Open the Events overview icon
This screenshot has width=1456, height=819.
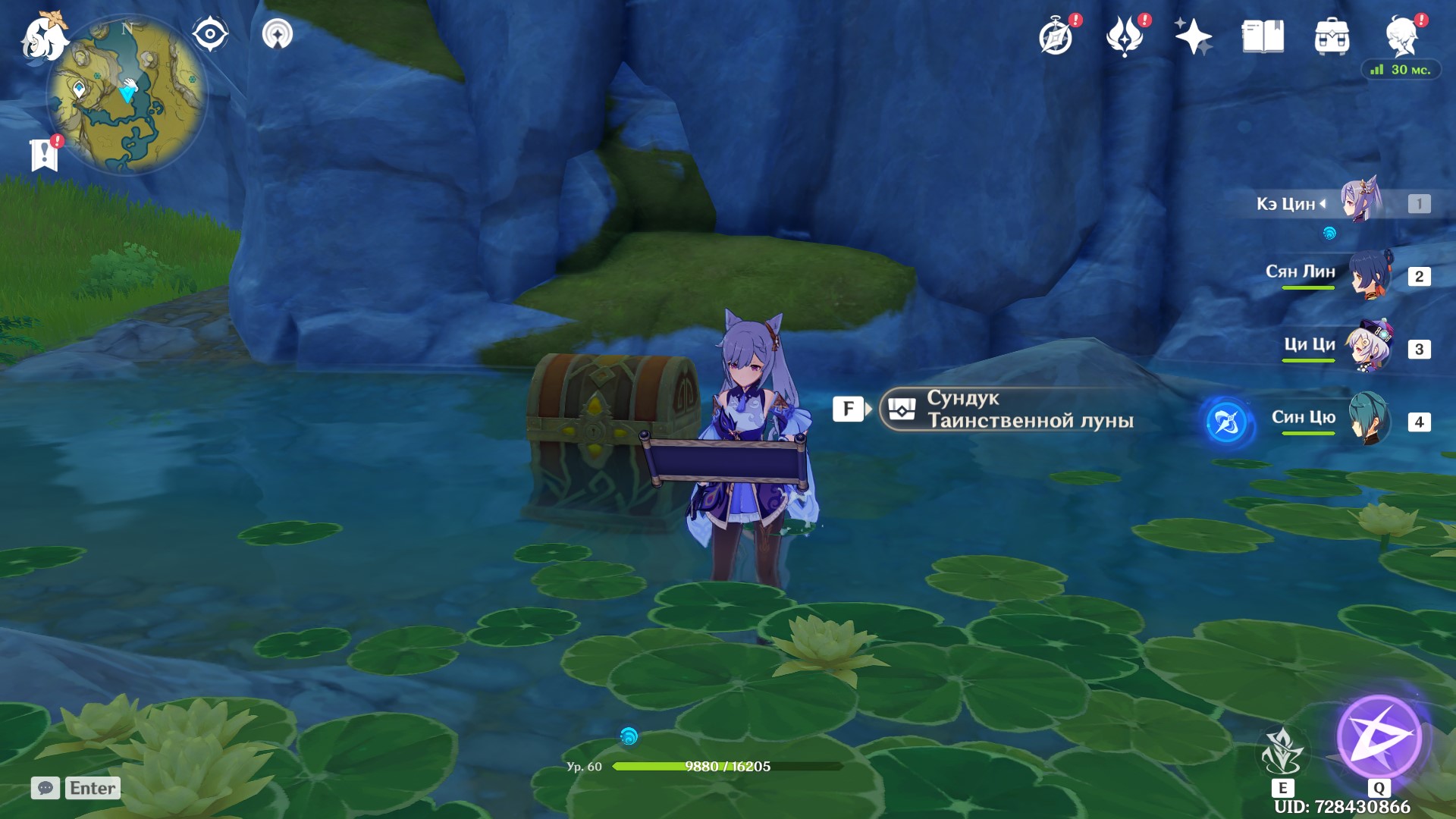tap(1127, 34)
